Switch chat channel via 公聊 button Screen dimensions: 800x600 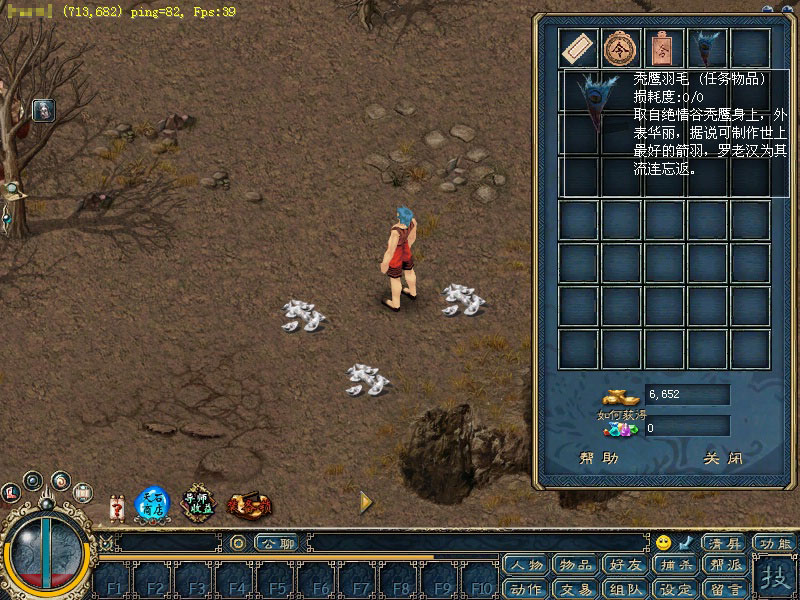click(276, 543)
